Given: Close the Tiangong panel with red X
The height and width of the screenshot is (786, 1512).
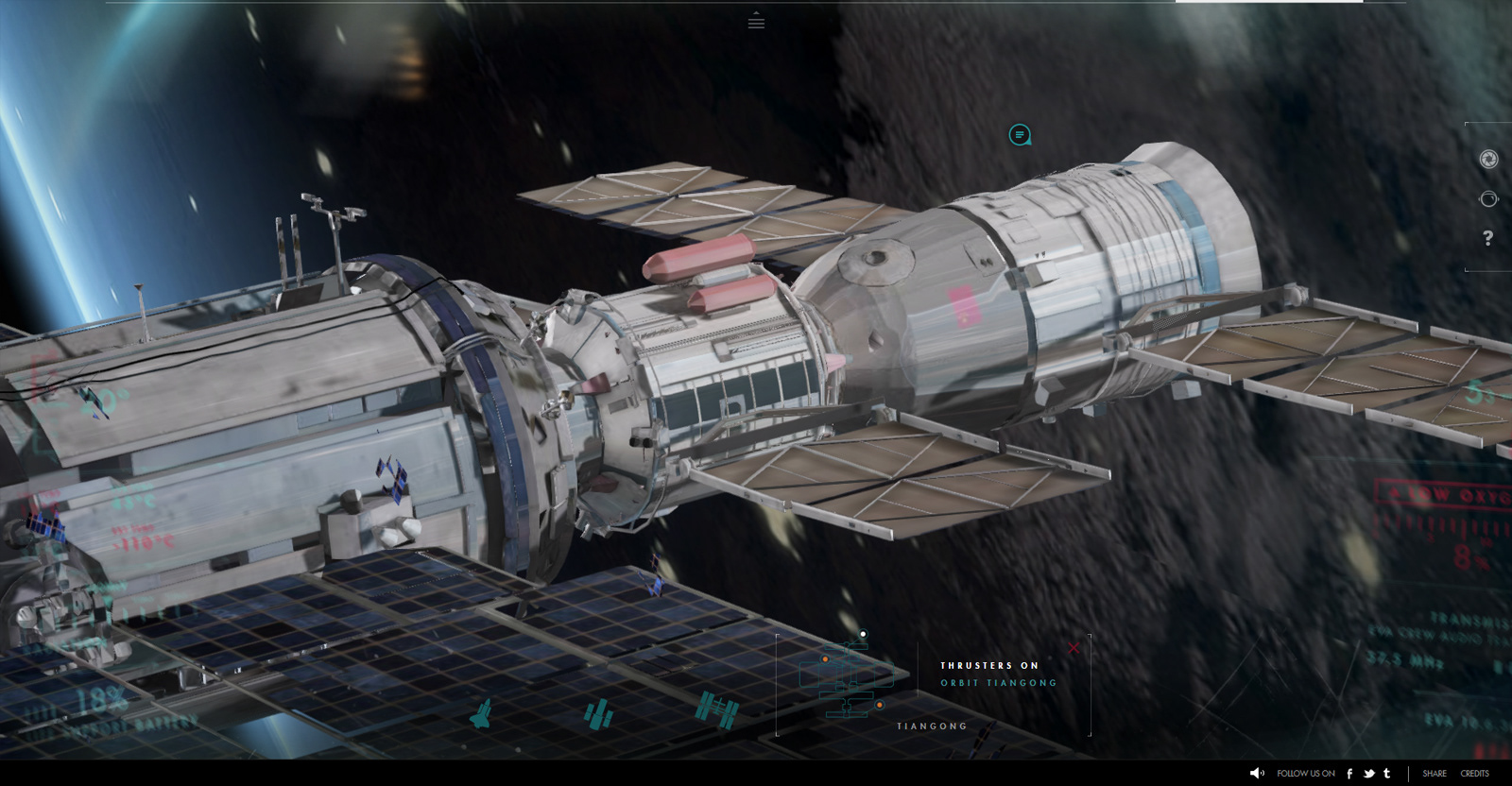Looking at the screenshot, I should pos(1074,648).
